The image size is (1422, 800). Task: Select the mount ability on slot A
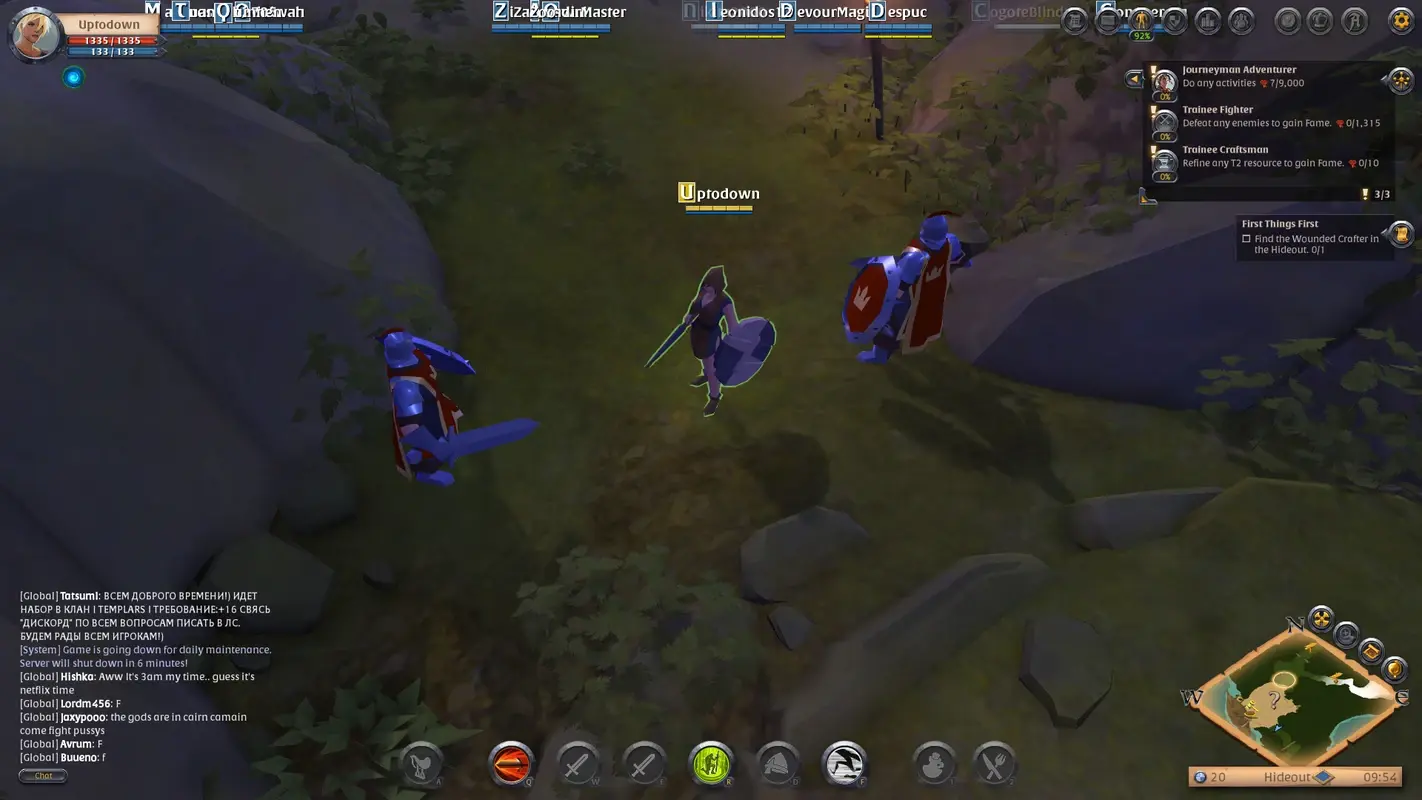[x=420, y=763]
